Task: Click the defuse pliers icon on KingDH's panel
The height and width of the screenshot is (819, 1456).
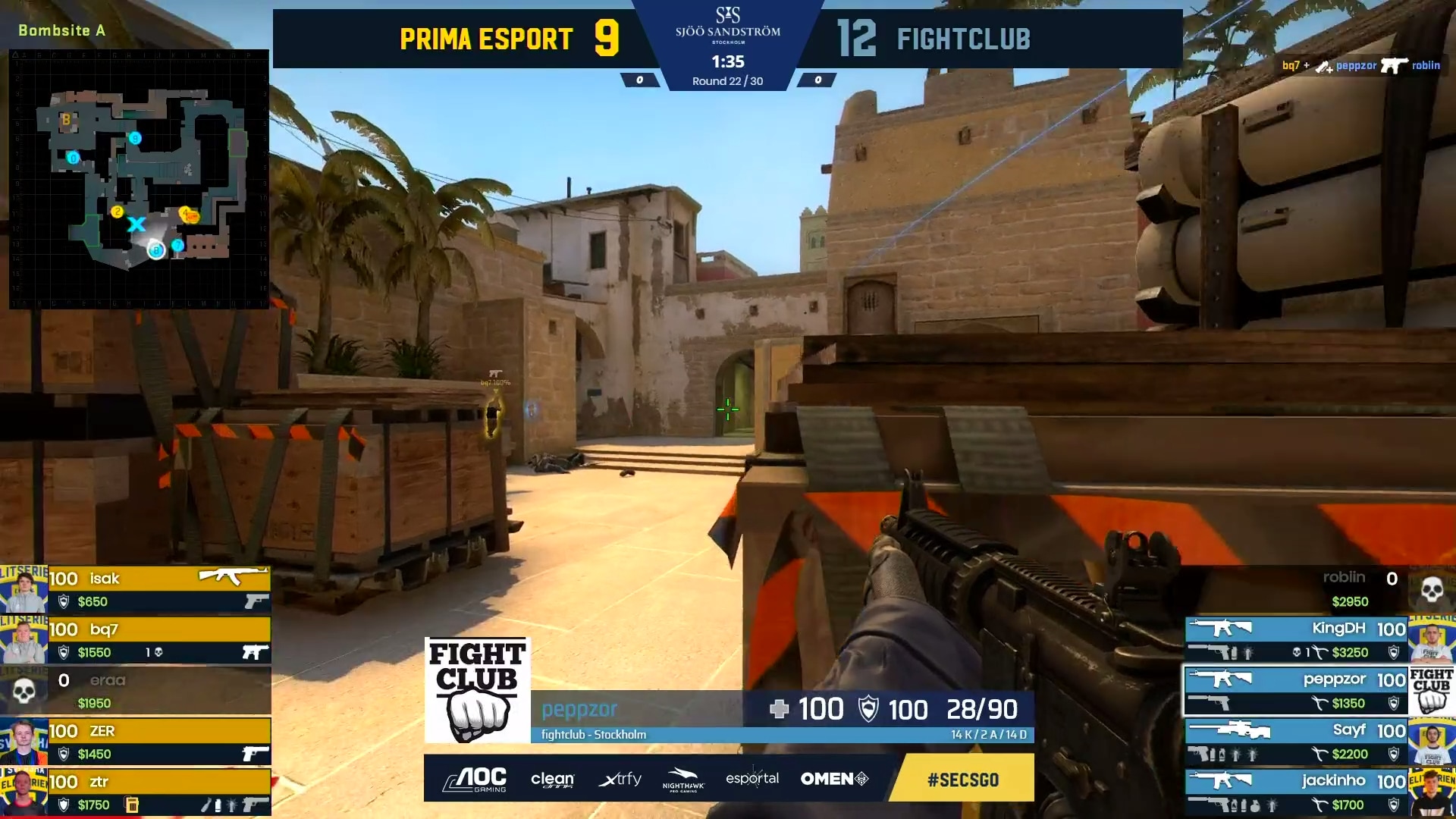Action: click(x=1321, y=652)
